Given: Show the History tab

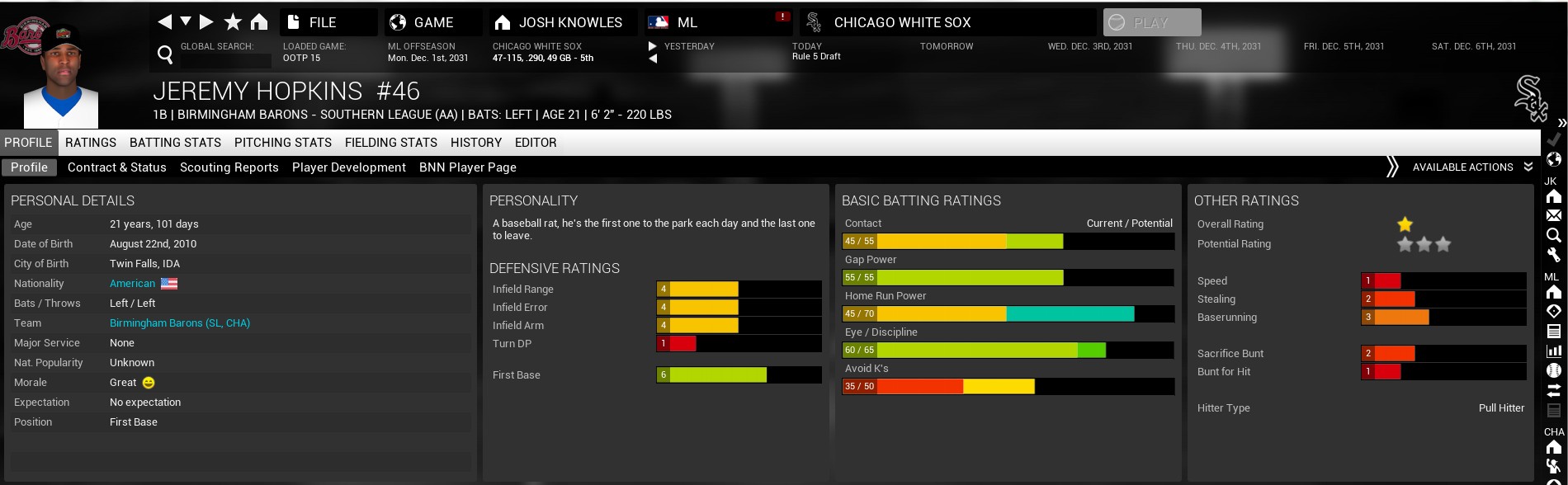Looking at the screenshot, I should (476, 143).
